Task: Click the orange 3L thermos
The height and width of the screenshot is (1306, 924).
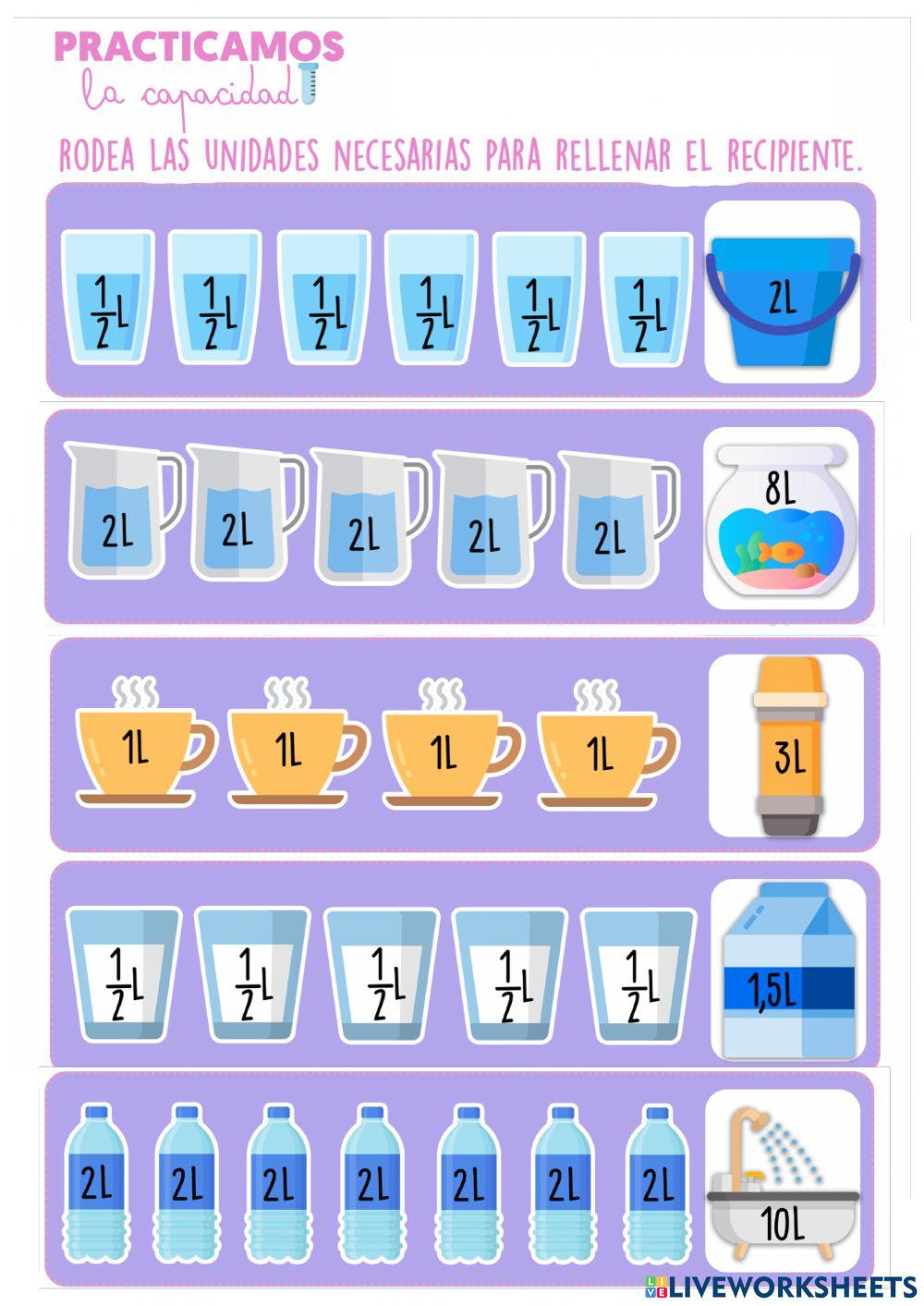Action: coord(787,747)
